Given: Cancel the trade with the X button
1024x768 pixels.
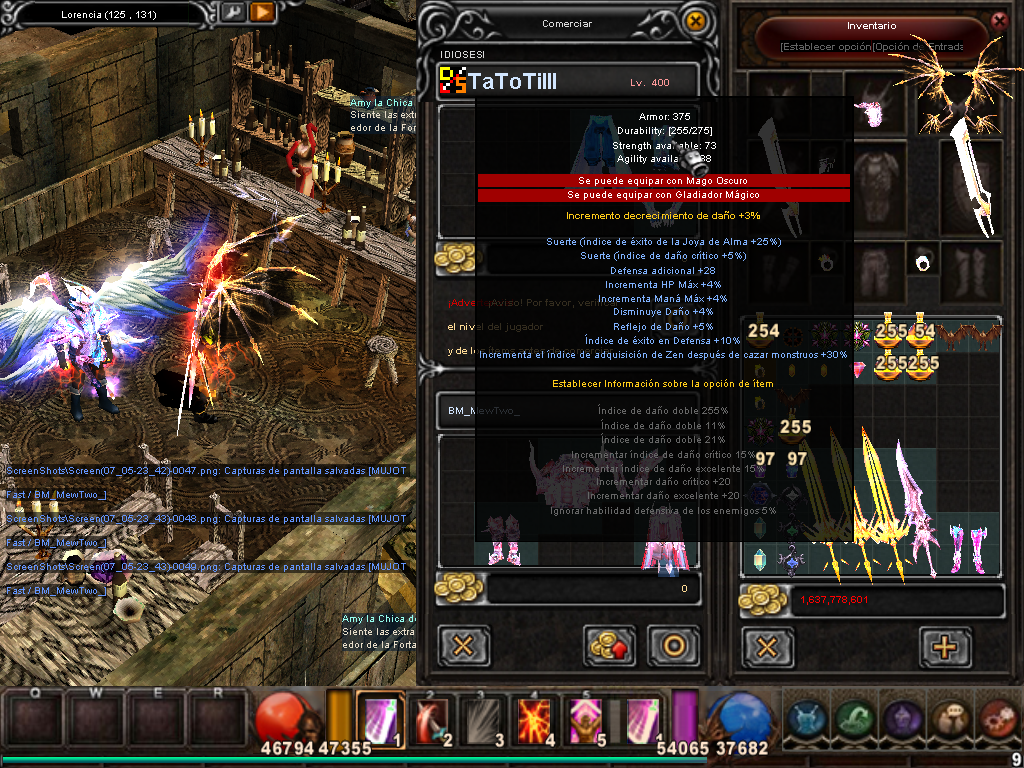Looking at the screenshot, I should (x=463, y=646).
